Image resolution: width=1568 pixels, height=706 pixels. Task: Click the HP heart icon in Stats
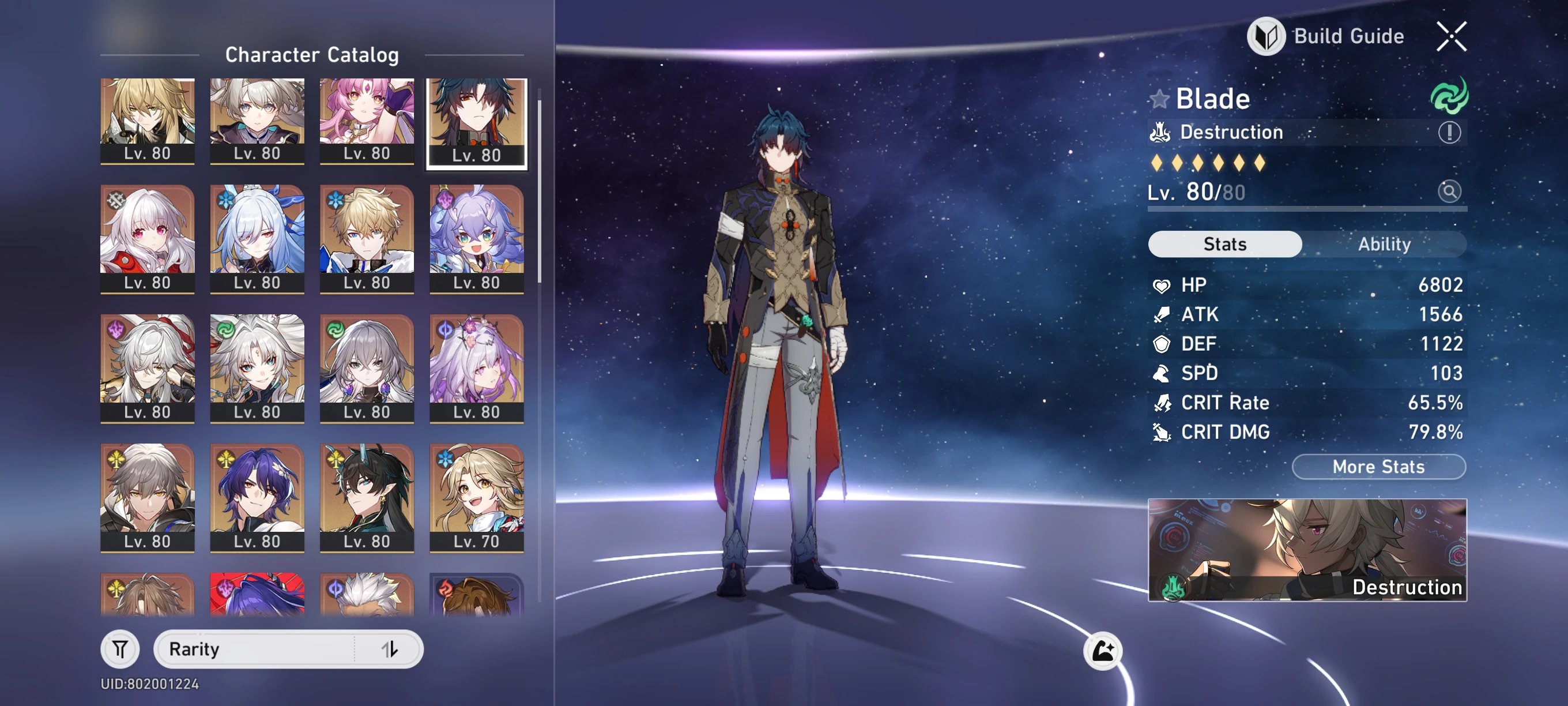tap(1162, 285)
